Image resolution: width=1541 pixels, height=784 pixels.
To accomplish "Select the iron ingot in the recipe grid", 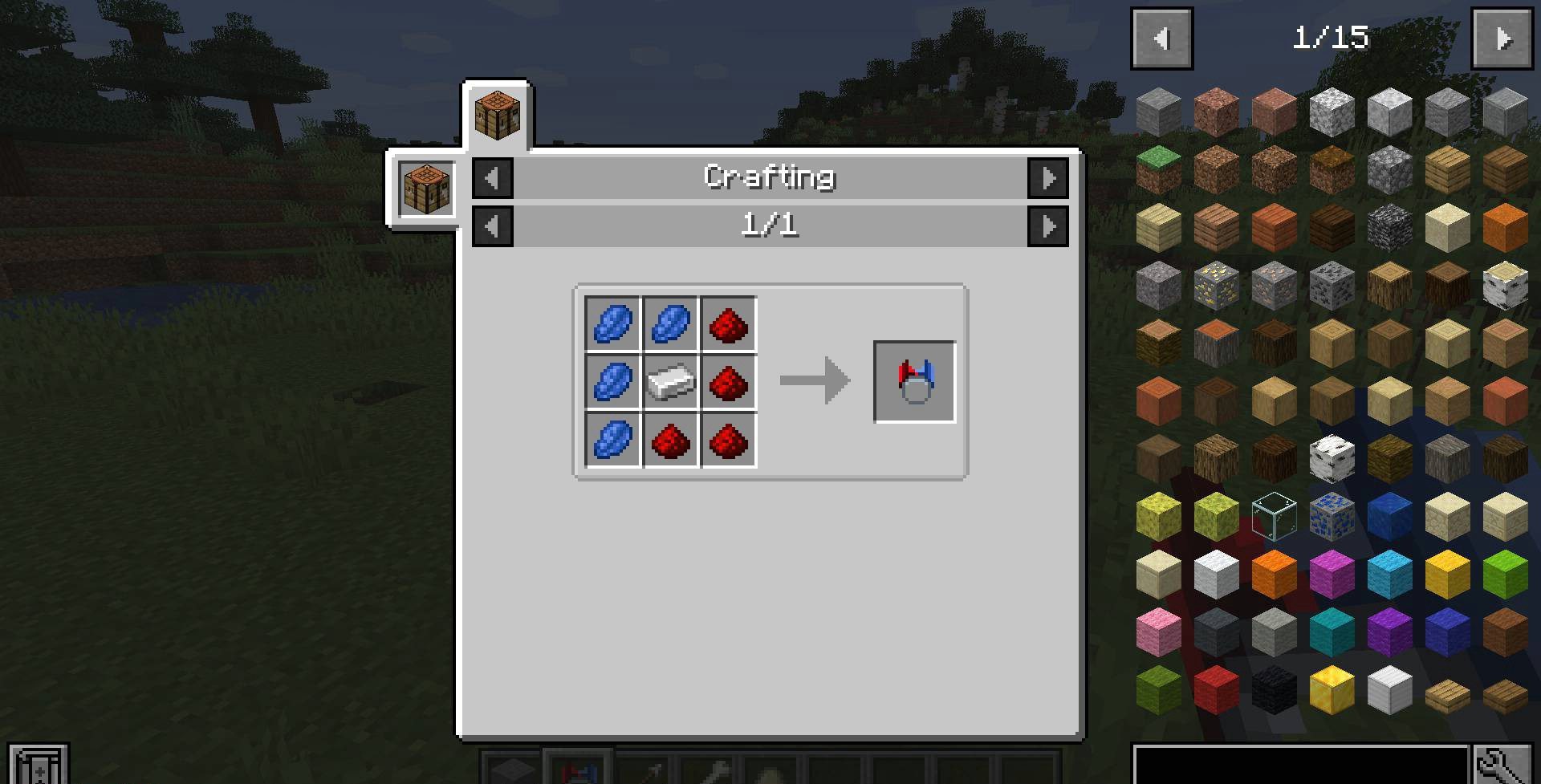I will 671,382.
